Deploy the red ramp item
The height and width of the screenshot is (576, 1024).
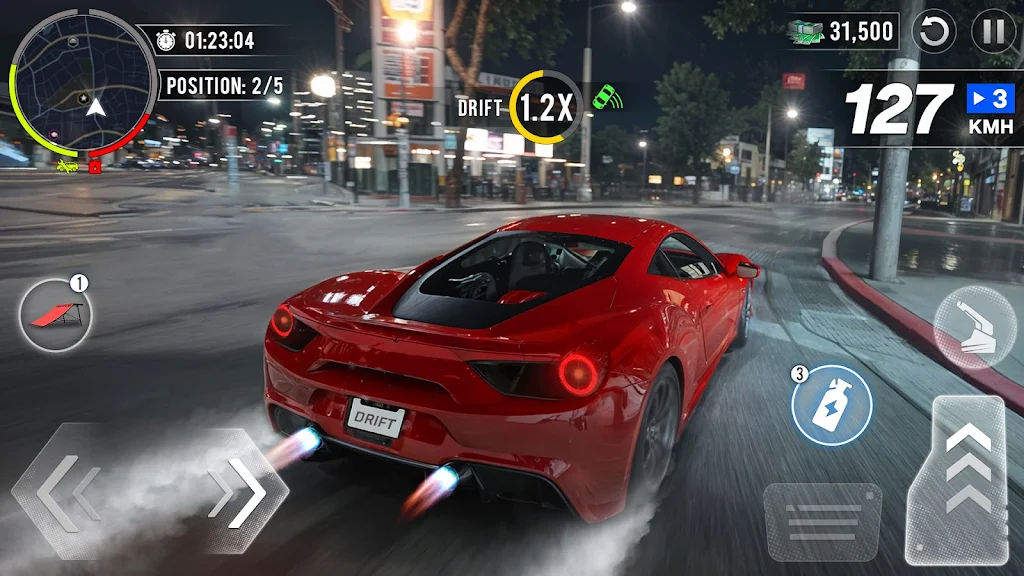[55, 315]
